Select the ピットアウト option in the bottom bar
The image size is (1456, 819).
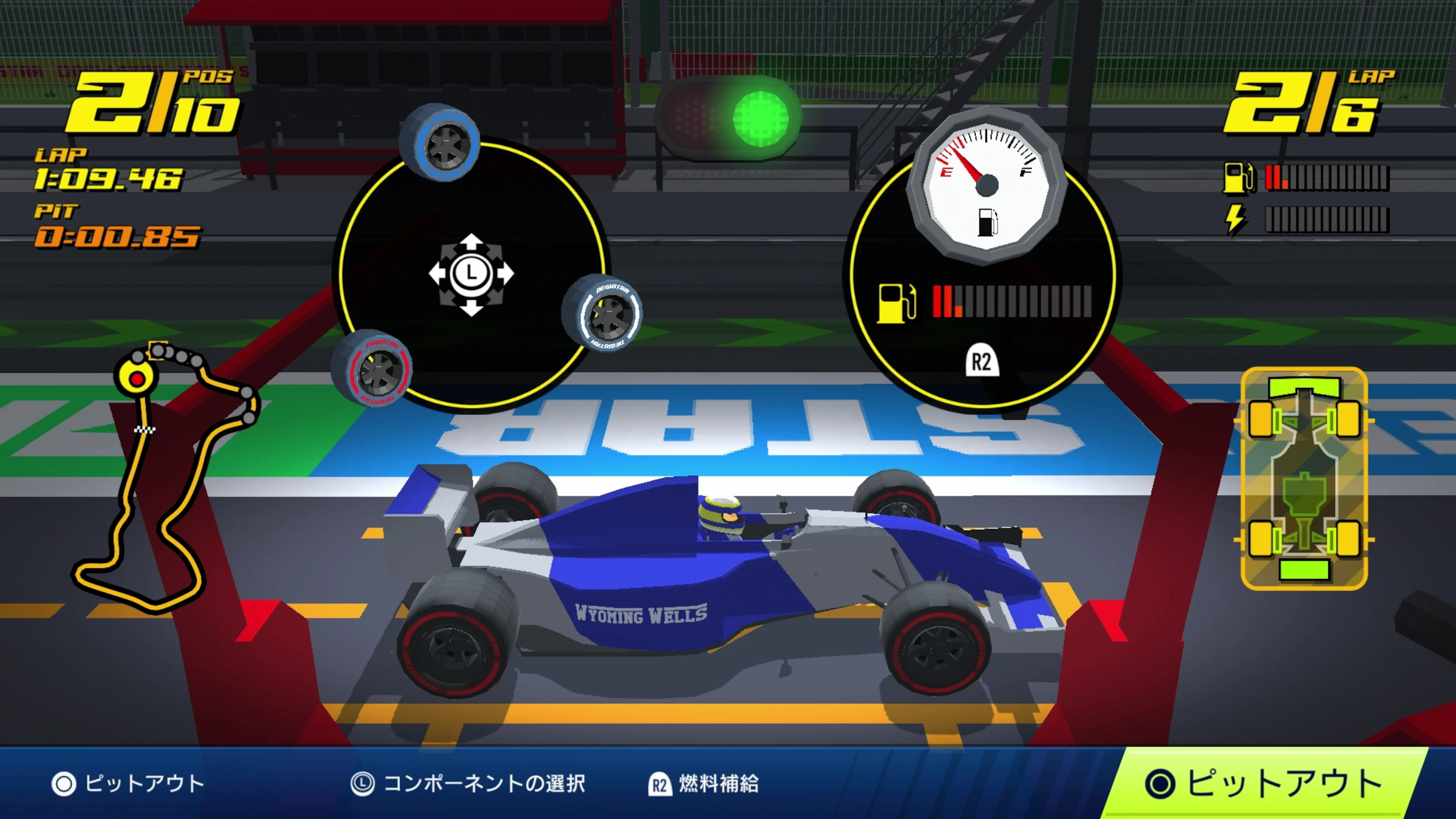click(130, 783)
